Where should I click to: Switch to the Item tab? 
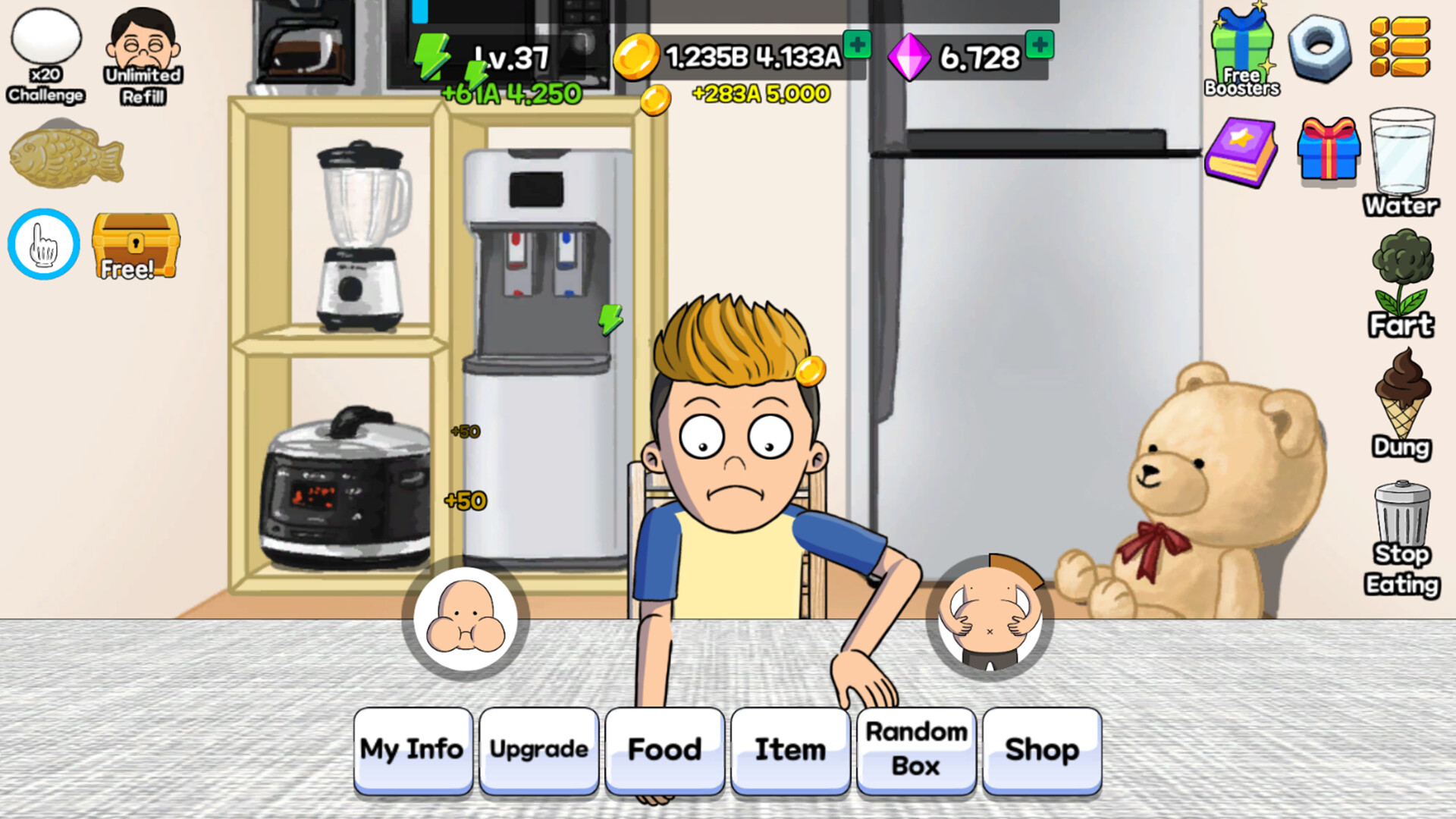point(790,749)
